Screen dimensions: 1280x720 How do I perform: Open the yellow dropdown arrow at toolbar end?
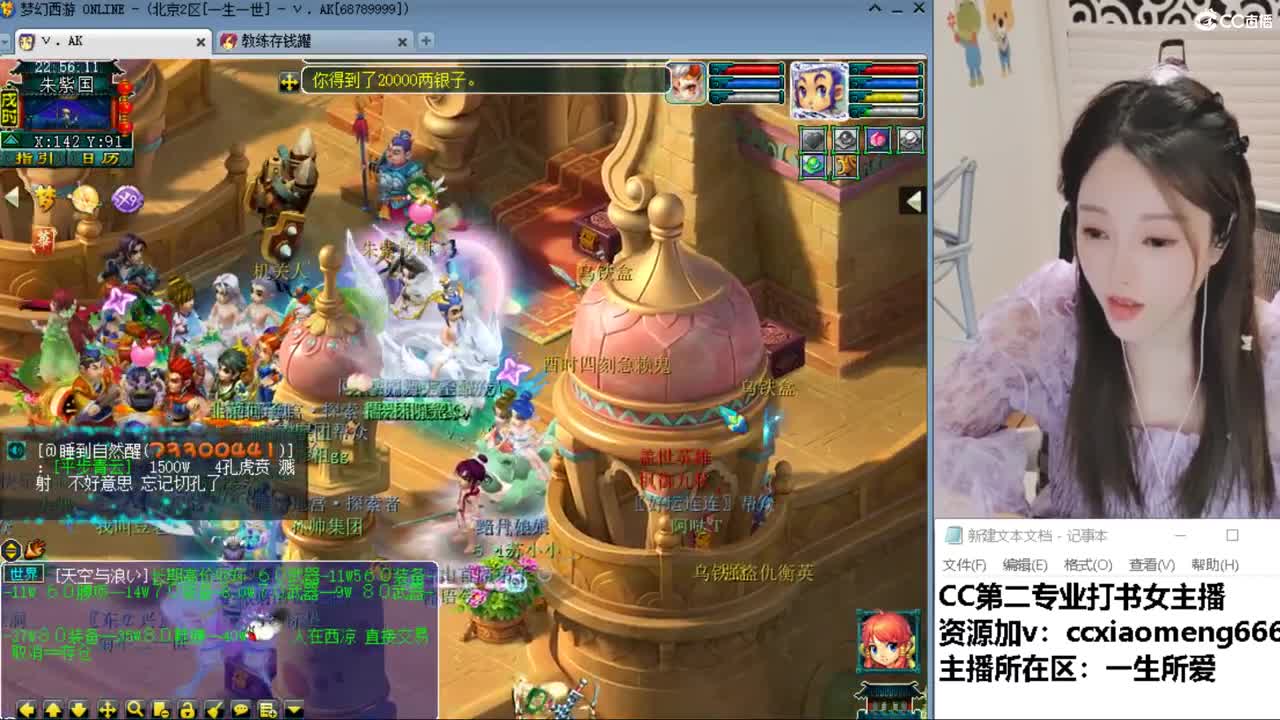pos(292,709)
